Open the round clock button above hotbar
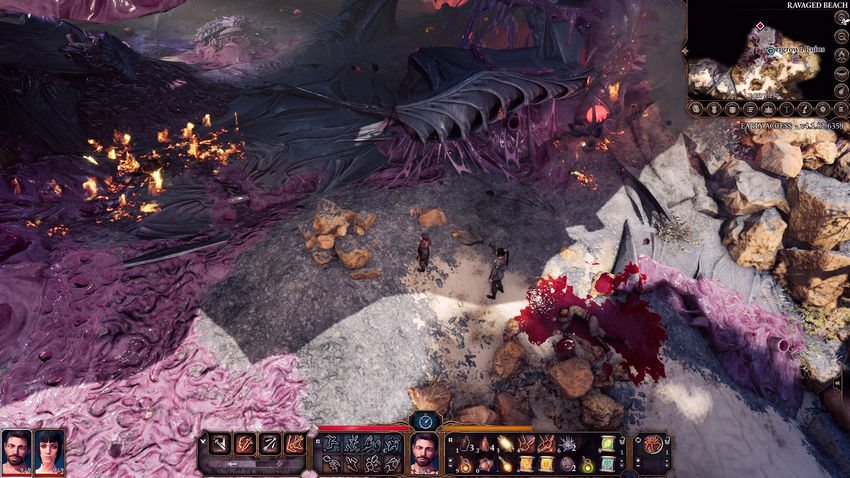The image size is (850, 478). tap(425, 421)
